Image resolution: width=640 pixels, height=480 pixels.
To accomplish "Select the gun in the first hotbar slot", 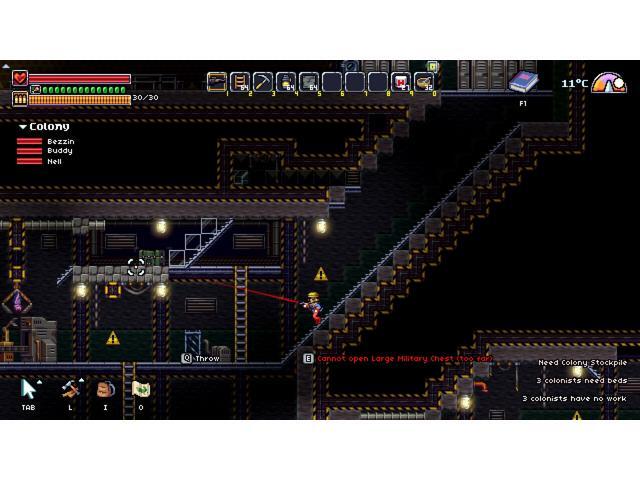I will (x=217, y=82).
